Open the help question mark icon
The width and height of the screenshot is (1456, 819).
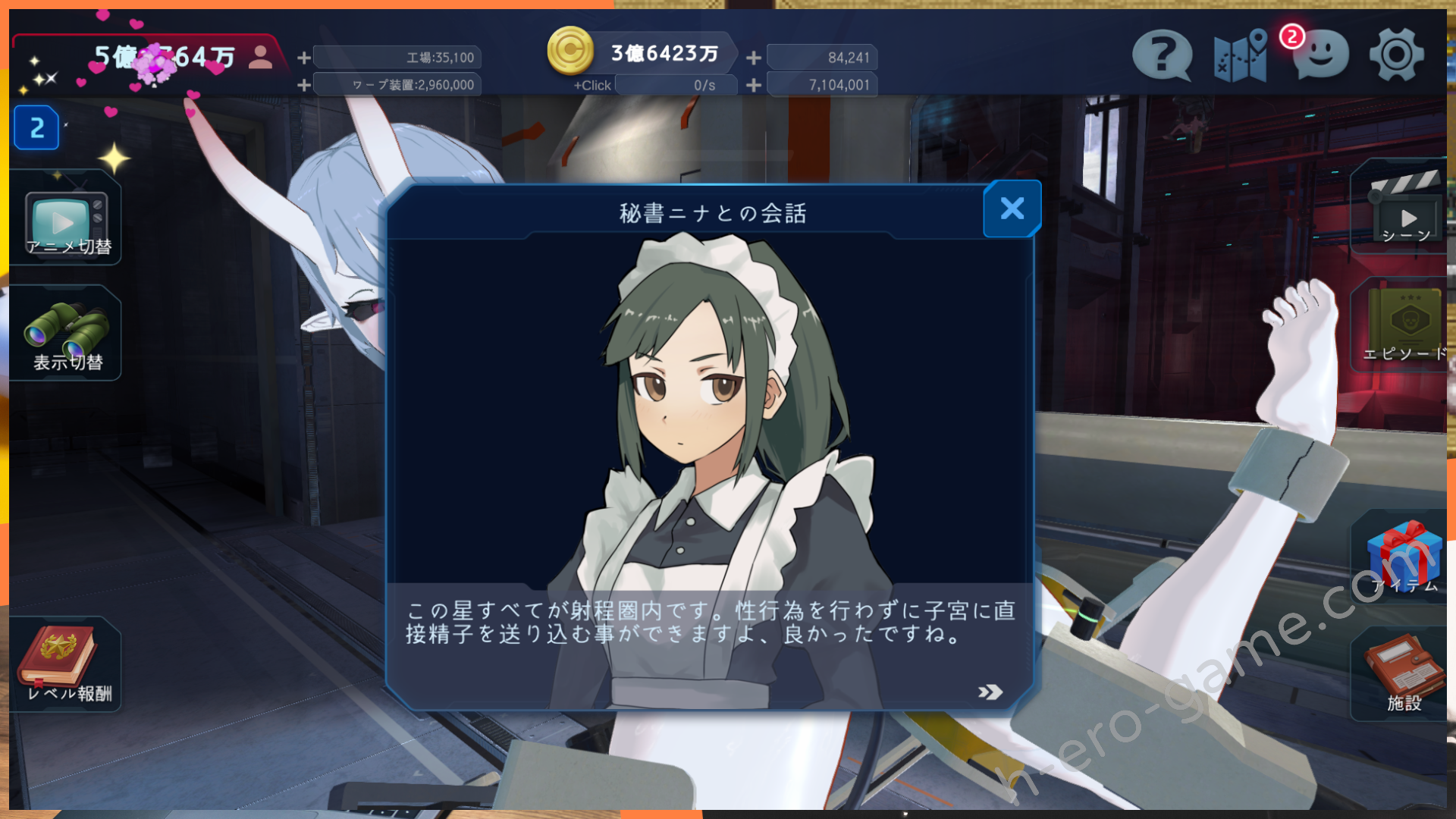point(1161,55)
